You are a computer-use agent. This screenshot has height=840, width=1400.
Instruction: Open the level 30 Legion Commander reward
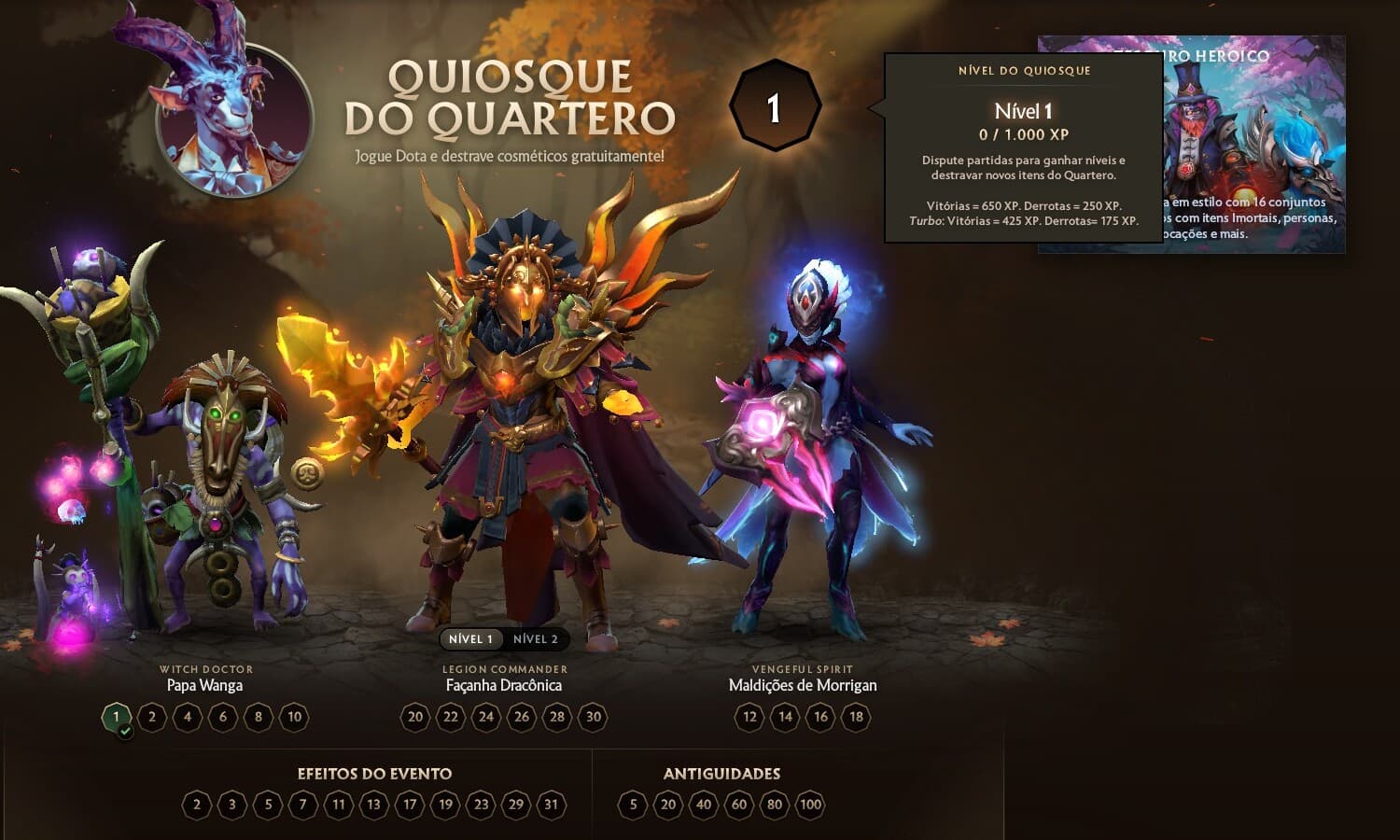[593, 718]
